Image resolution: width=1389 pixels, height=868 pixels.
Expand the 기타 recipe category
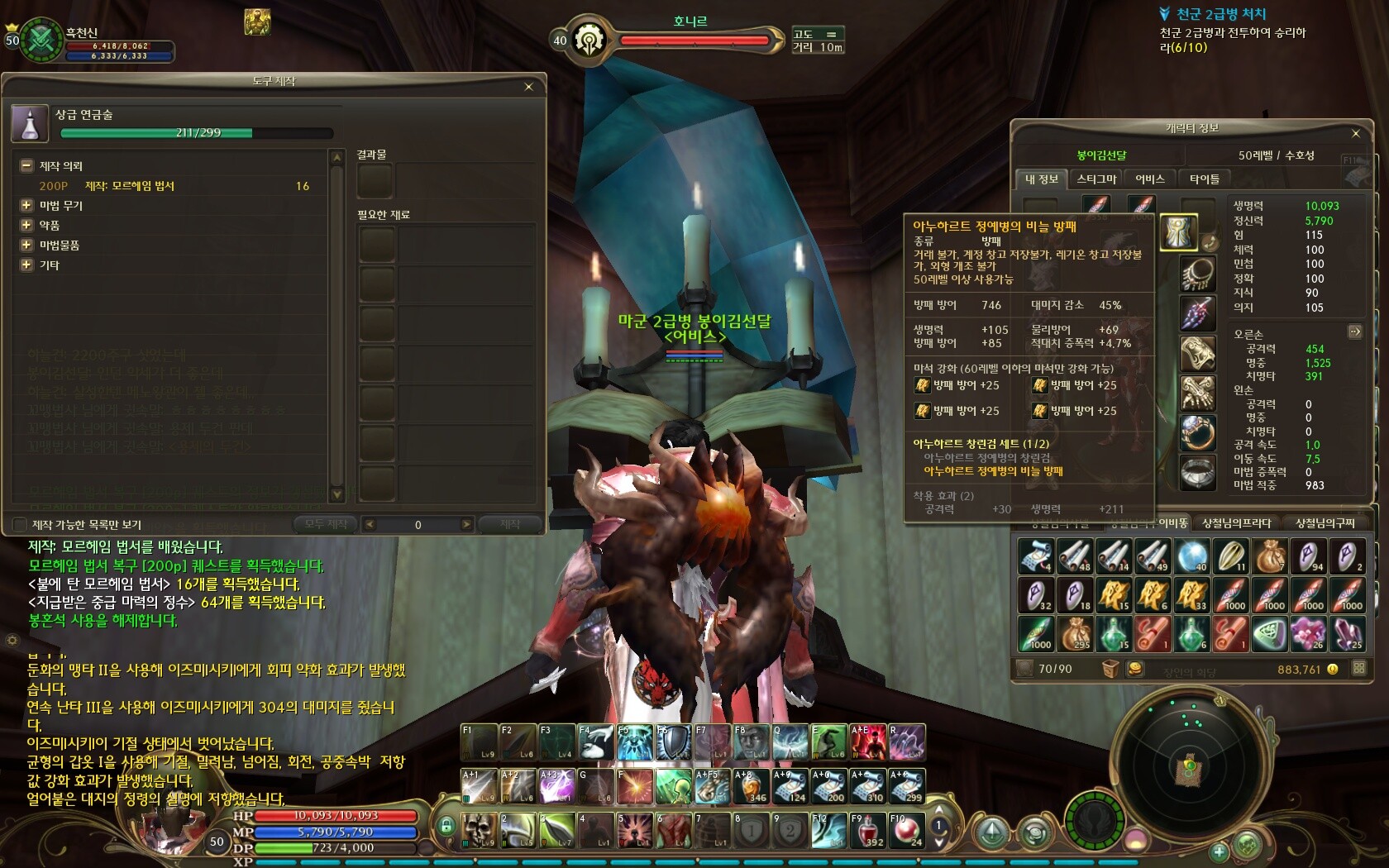tap(26, 265)
